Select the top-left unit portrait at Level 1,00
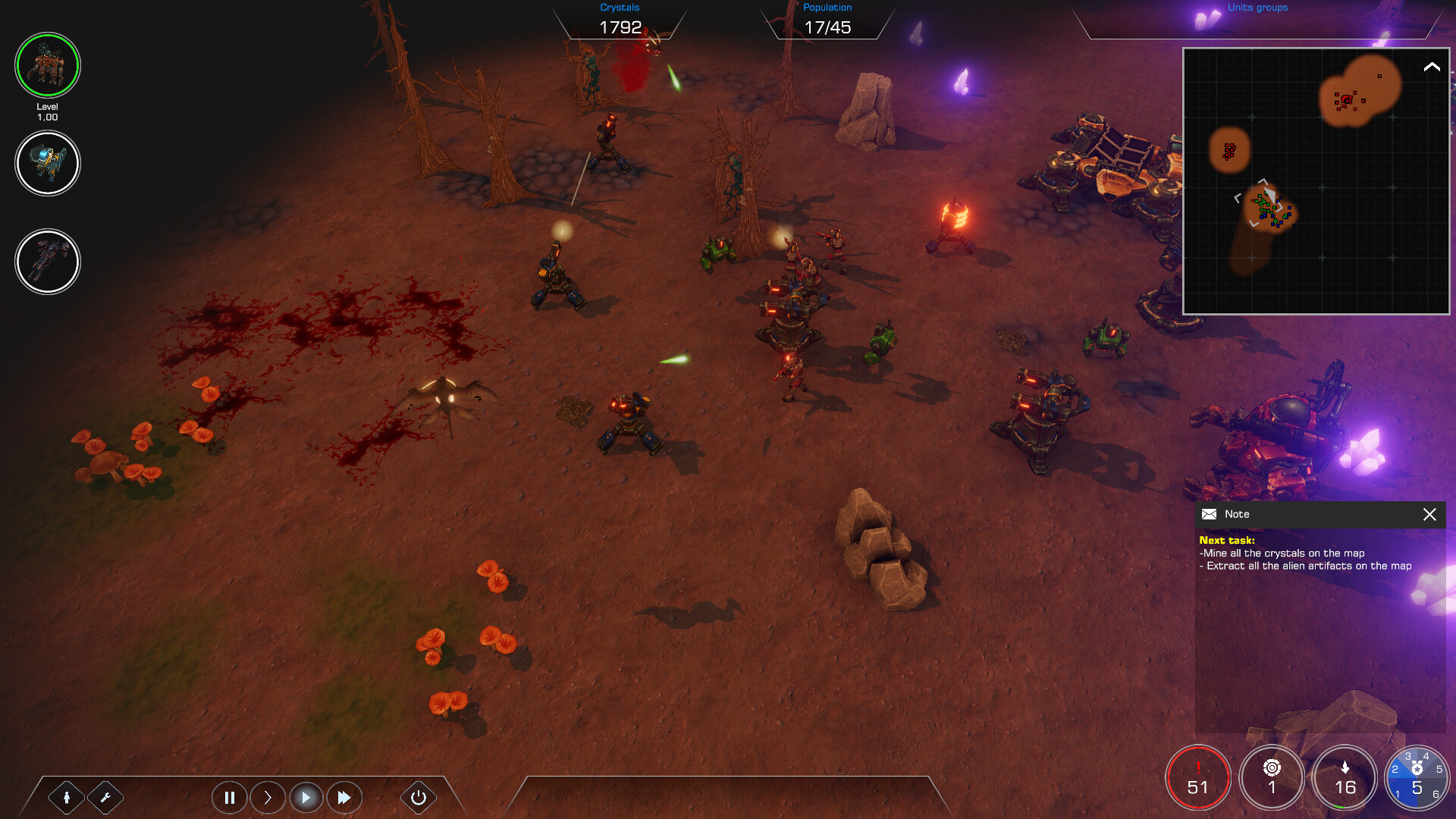 (x=48, y=65)
